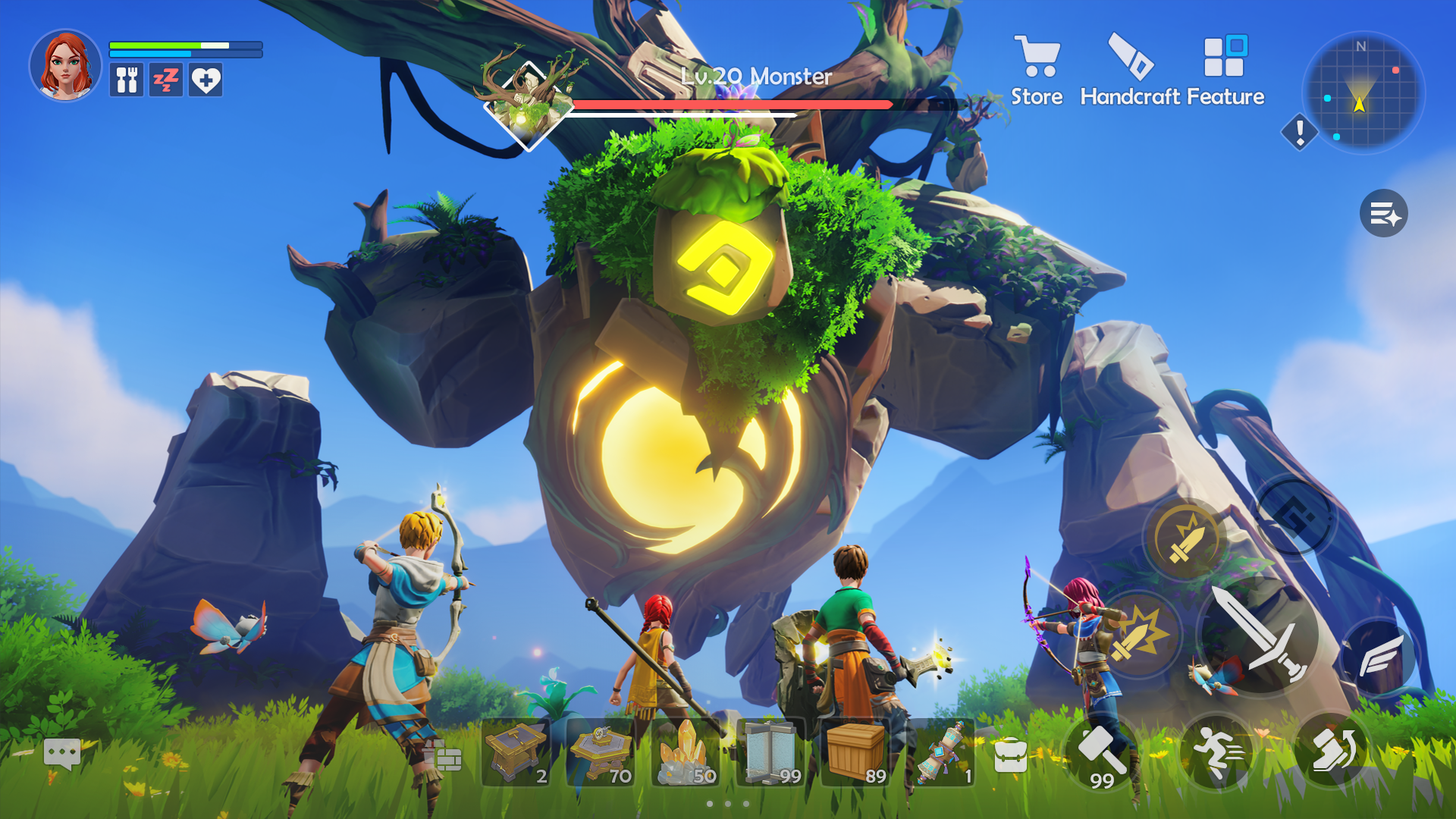Check the sleep ZZ status icon
1456x819 pixels.
point(166,80)
